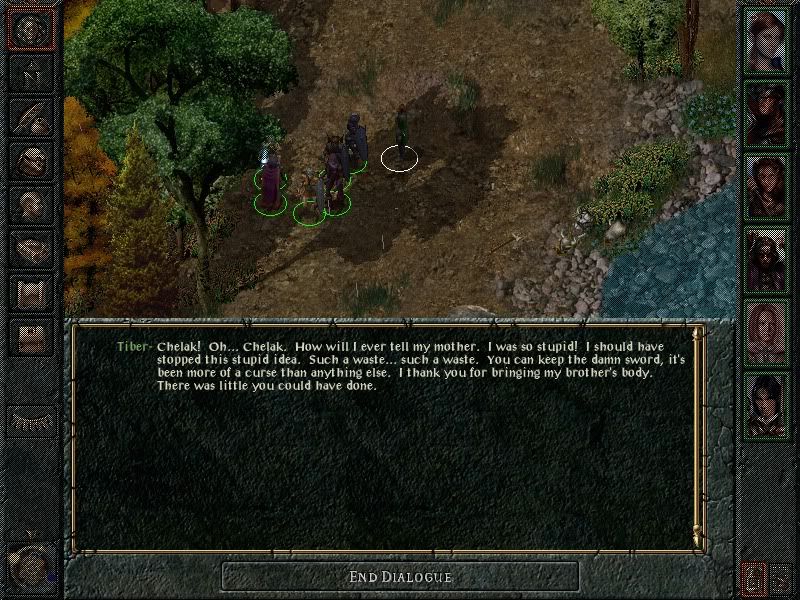Open the inventory screen
Screen dimensions: 800x600
point(31,161)
